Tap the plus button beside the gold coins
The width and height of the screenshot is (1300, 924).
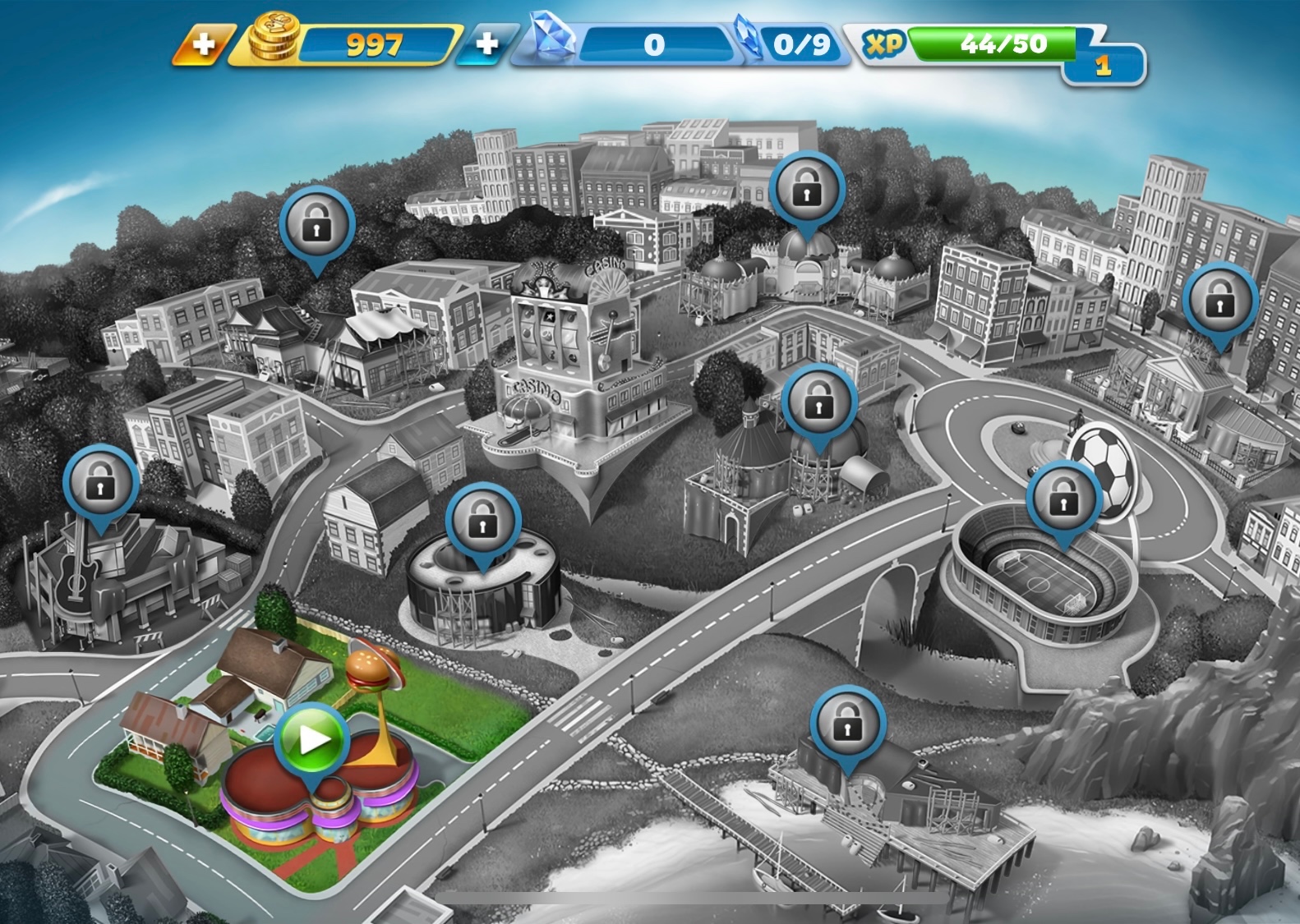click(x=202, y=44)
